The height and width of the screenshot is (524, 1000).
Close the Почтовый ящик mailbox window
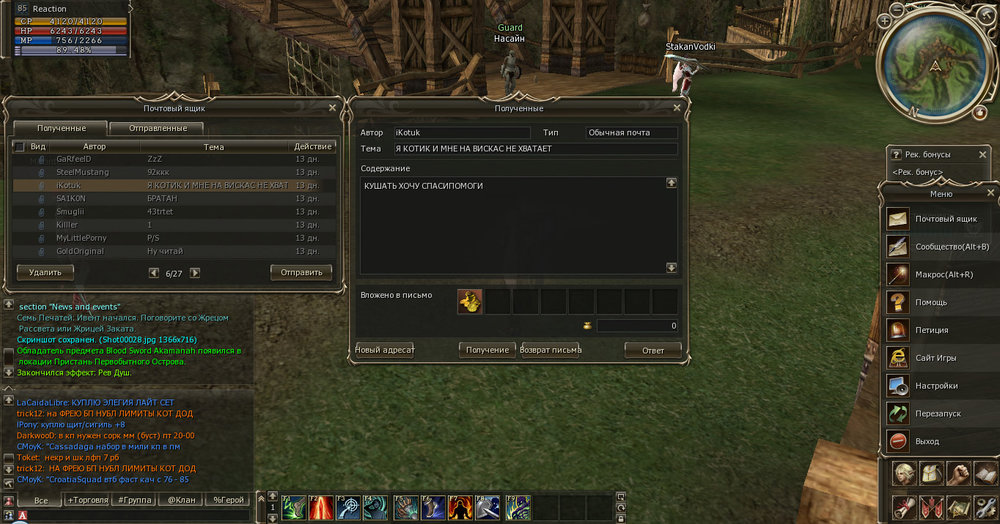coord(332,107)
